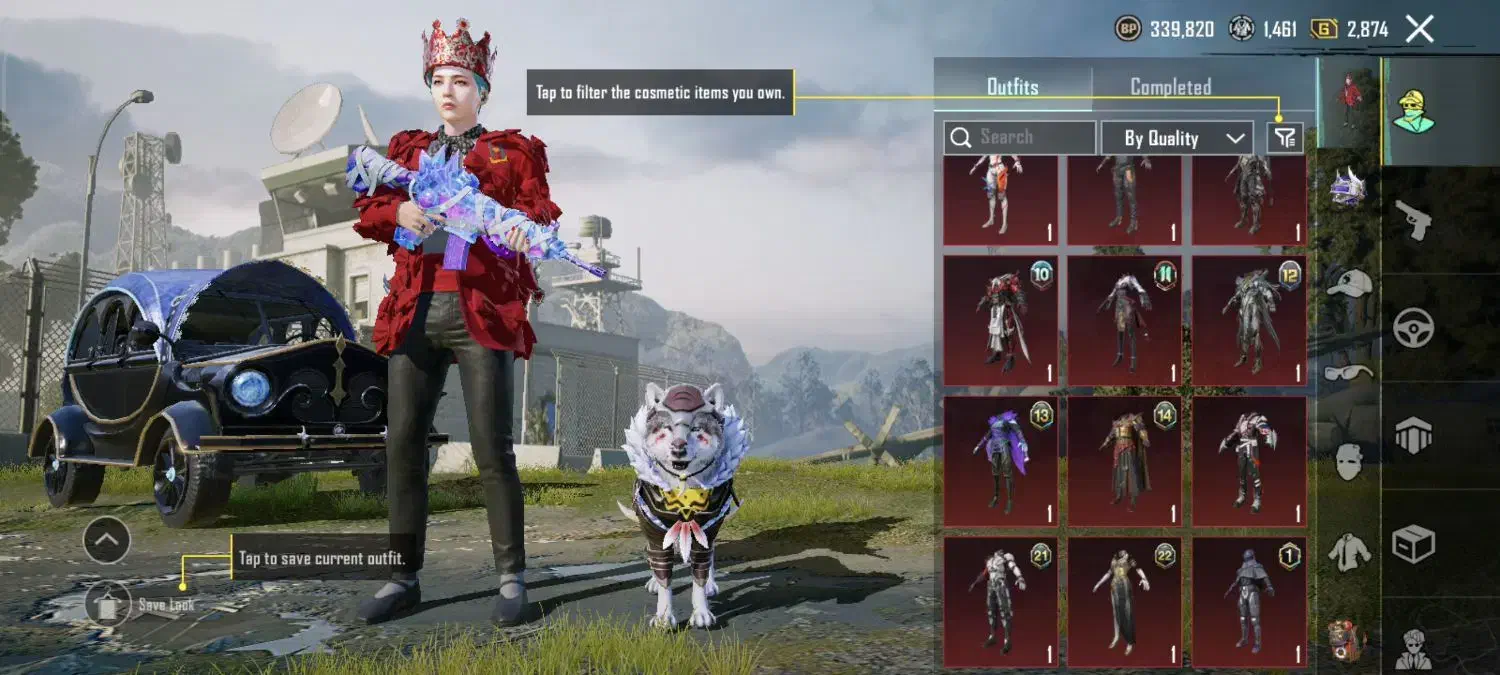The width and height of the screenshot is (1500, 675).
Task: Select the red-gold outfit with badge 14
Action: (x=1124, y=461)
